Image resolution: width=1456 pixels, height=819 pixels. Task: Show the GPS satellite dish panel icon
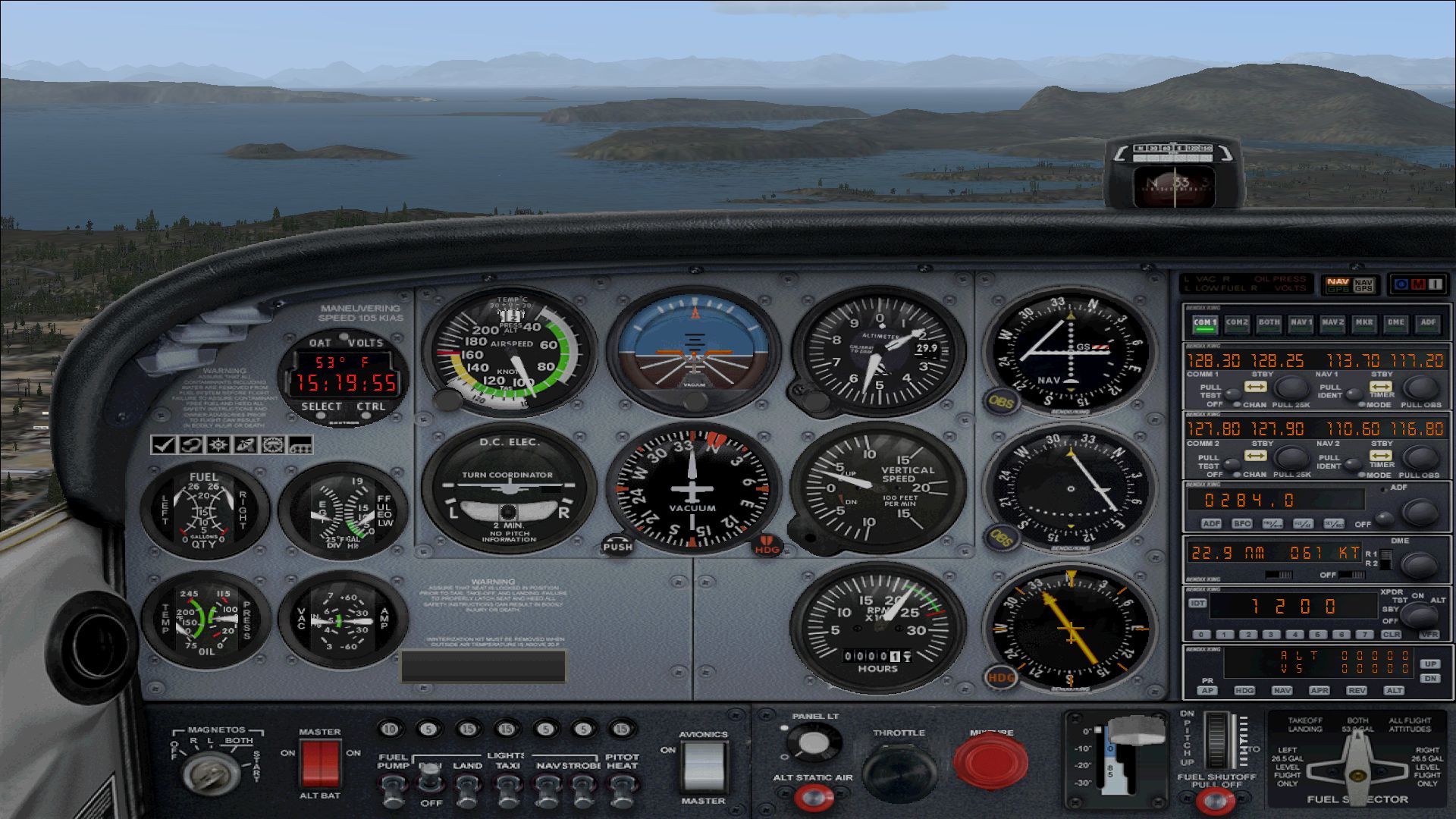pyautogui.click(x=245, y=444)
